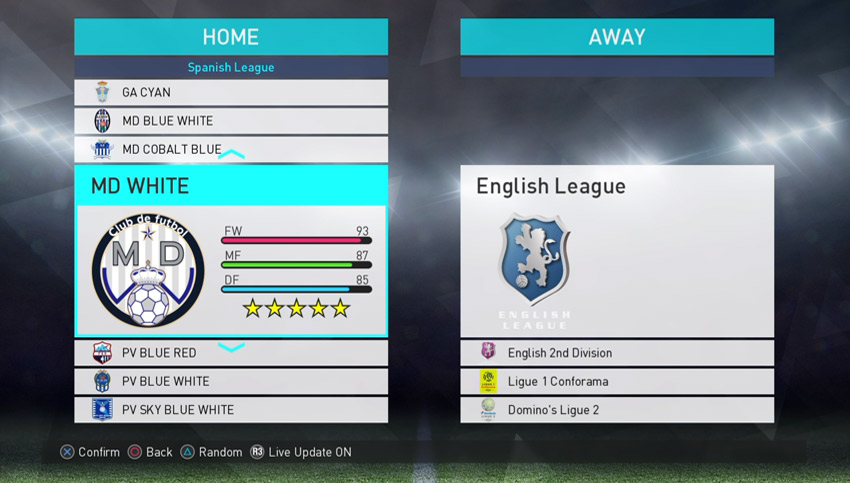
Task: Pick Domino's Ligue 2 league
Action: (x=616, y=409)
